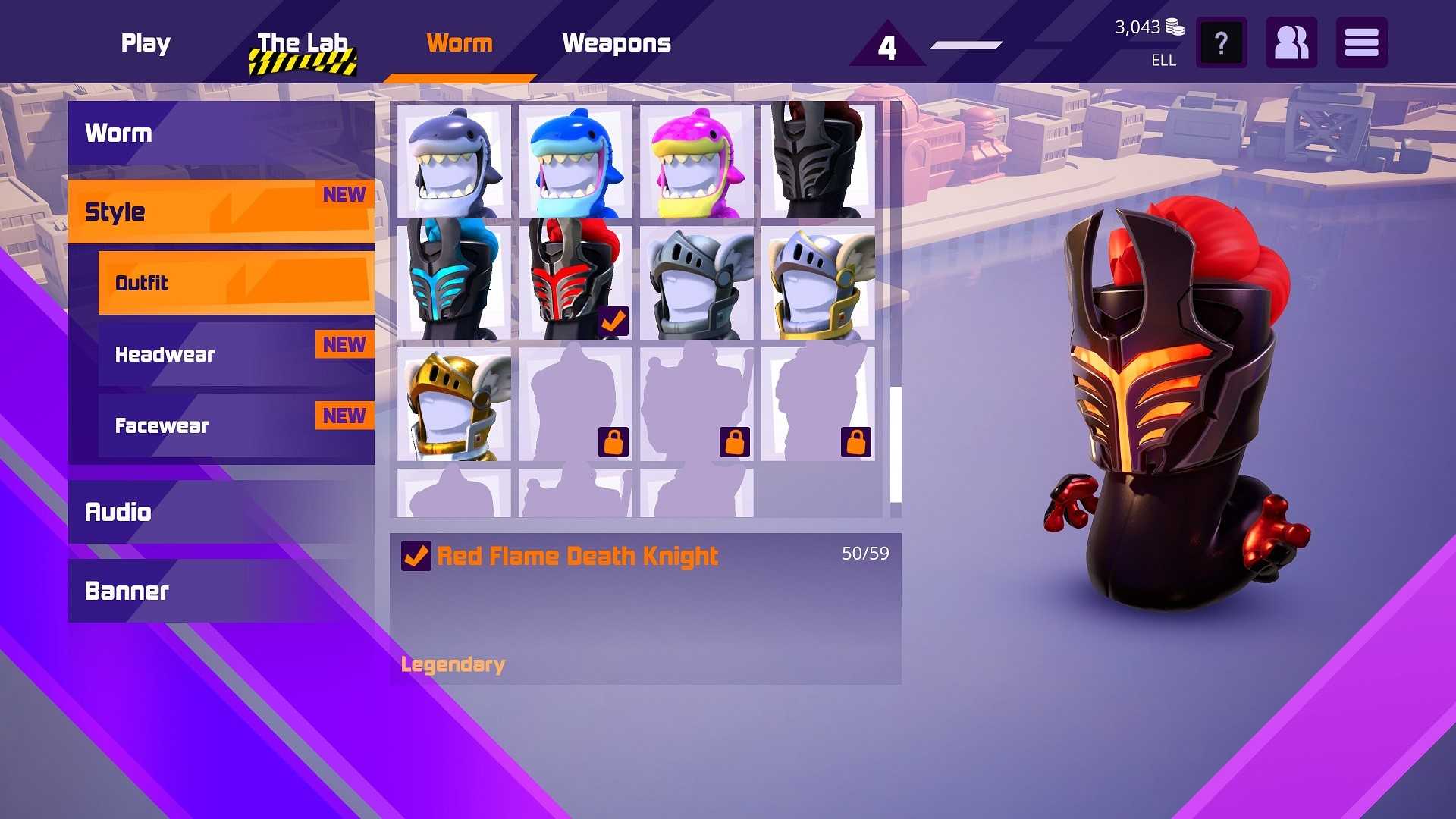This screenshot has height=819, width=1456.
Task: Open the friends/social icon in top bar
Action: click(x=1291, y=42)
